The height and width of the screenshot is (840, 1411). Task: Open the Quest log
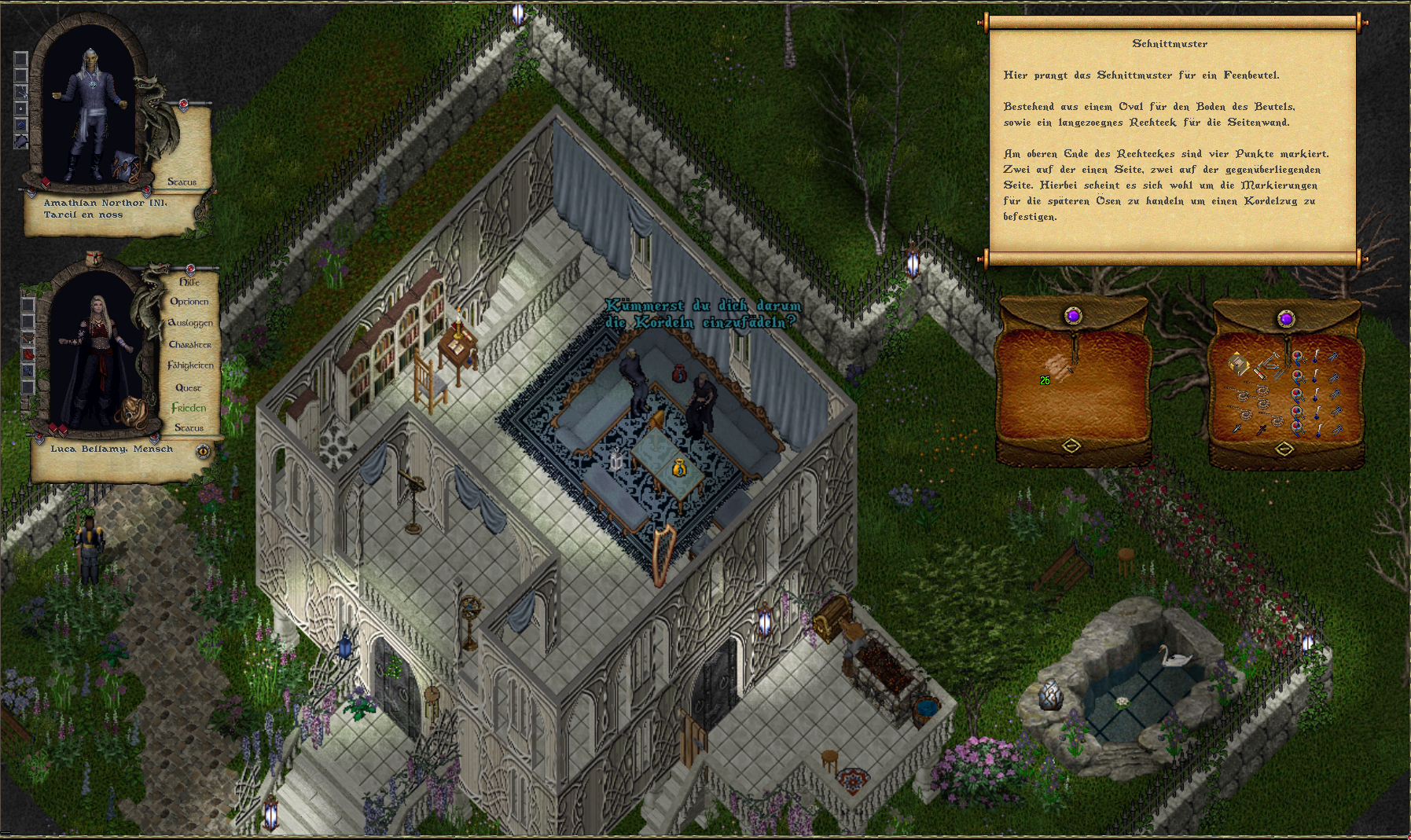(x=189, y=387)
